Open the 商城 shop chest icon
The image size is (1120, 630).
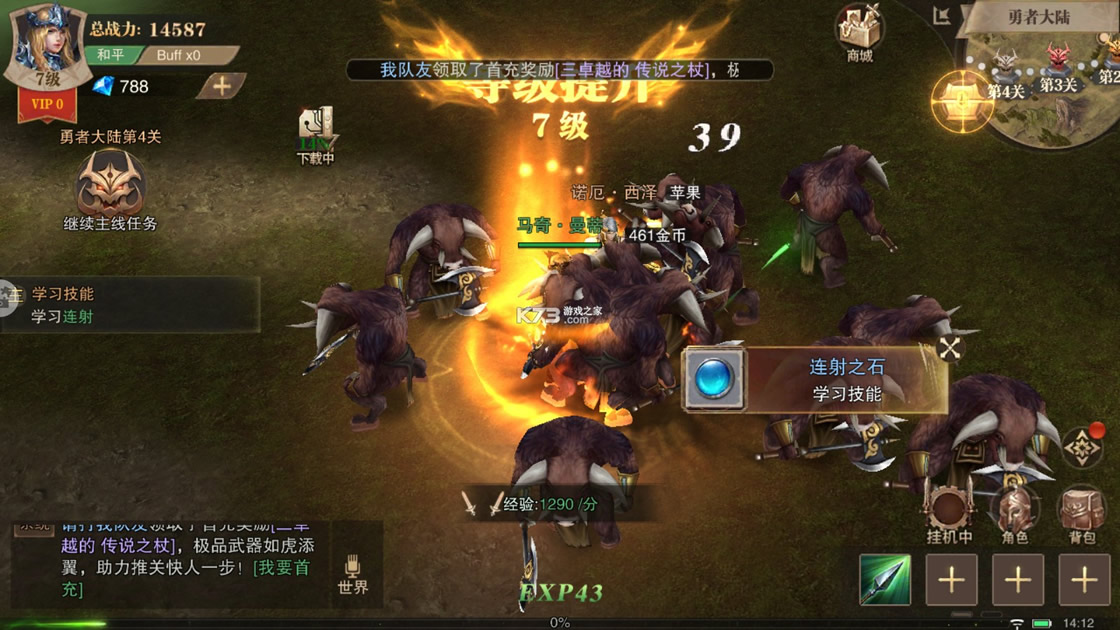(x=859, y=30)
